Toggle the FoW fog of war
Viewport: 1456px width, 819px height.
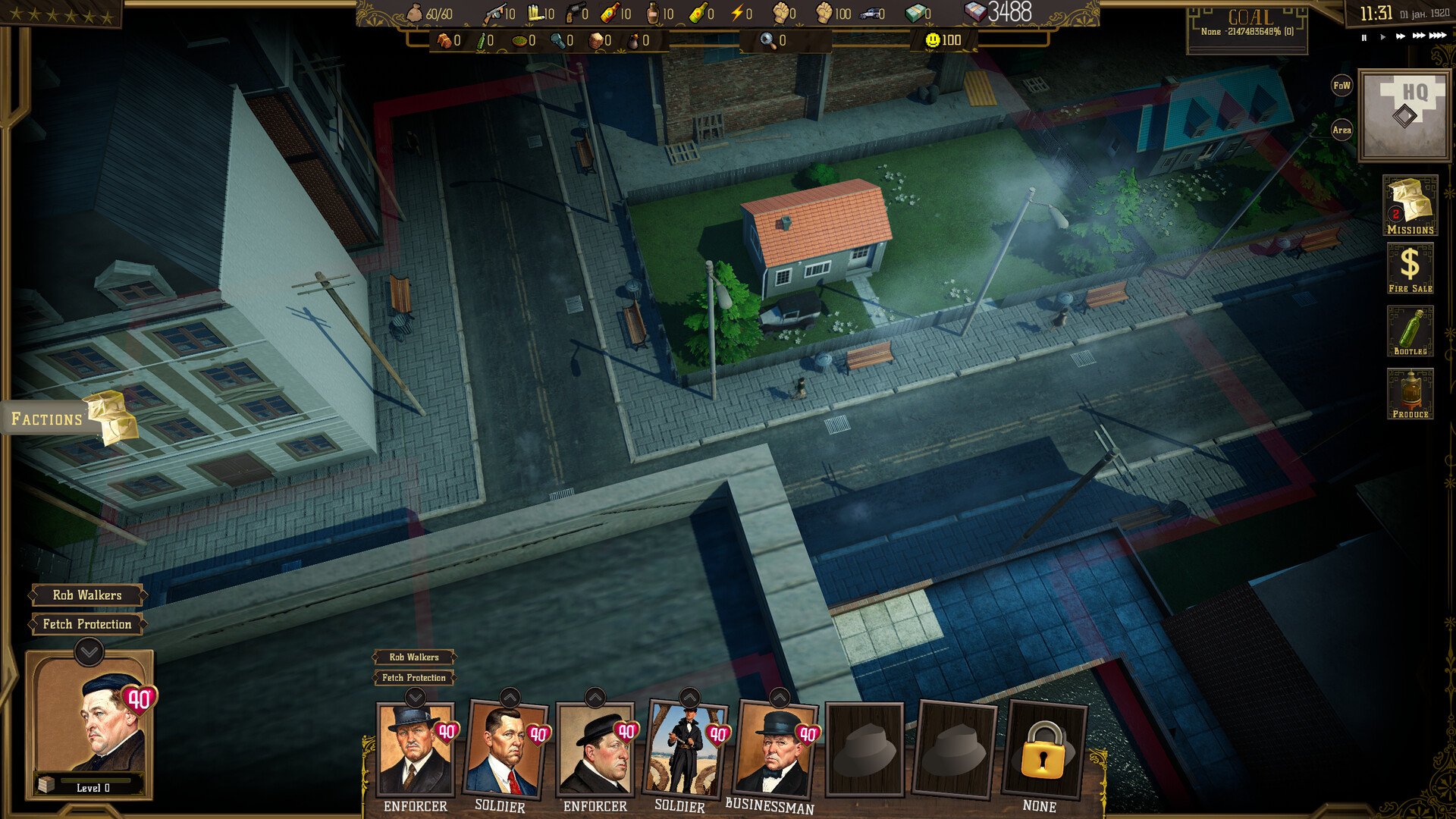click(x=1341, y=85)
